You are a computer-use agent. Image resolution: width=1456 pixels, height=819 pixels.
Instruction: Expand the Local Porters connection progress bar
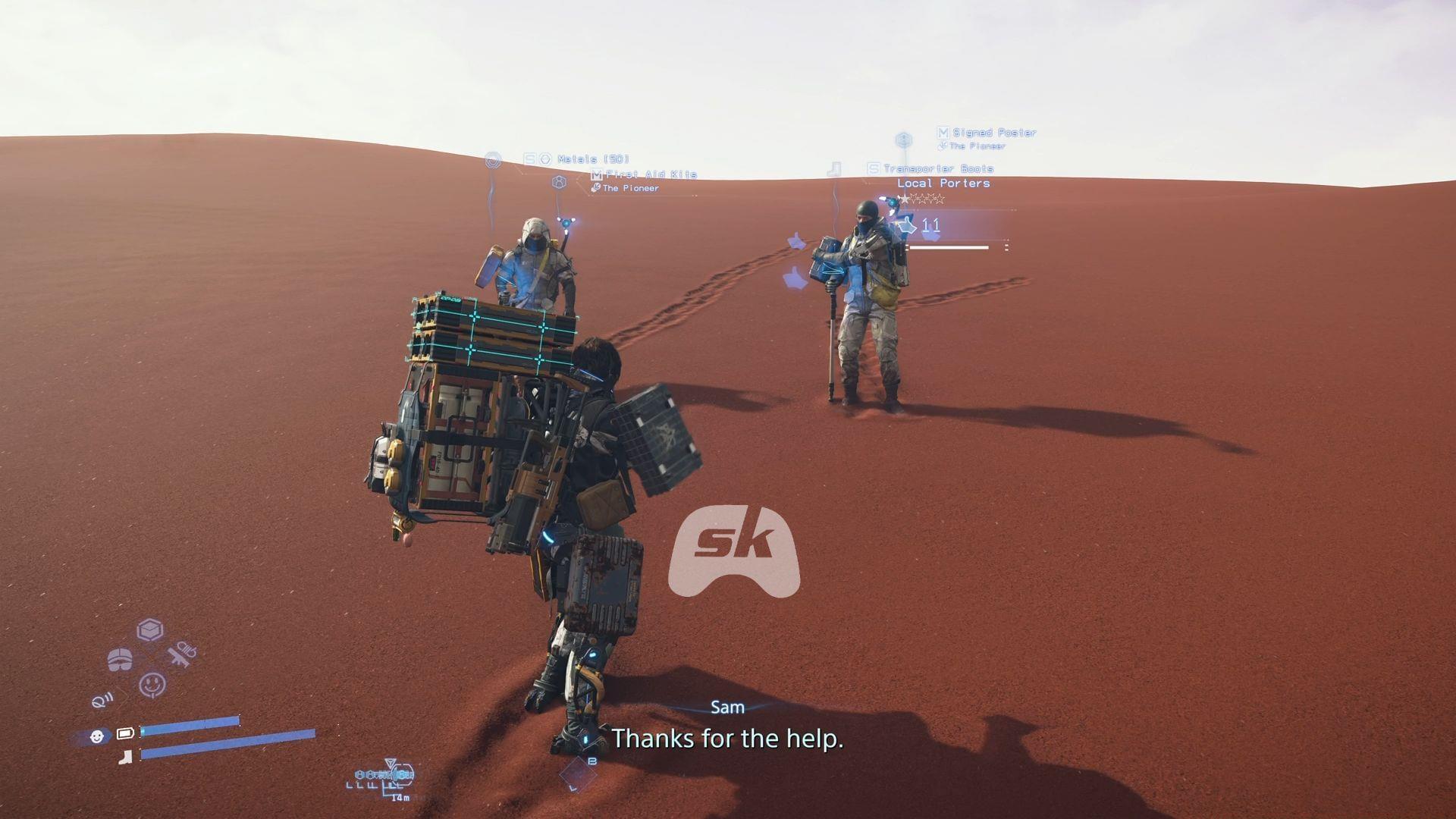point(949,246)
